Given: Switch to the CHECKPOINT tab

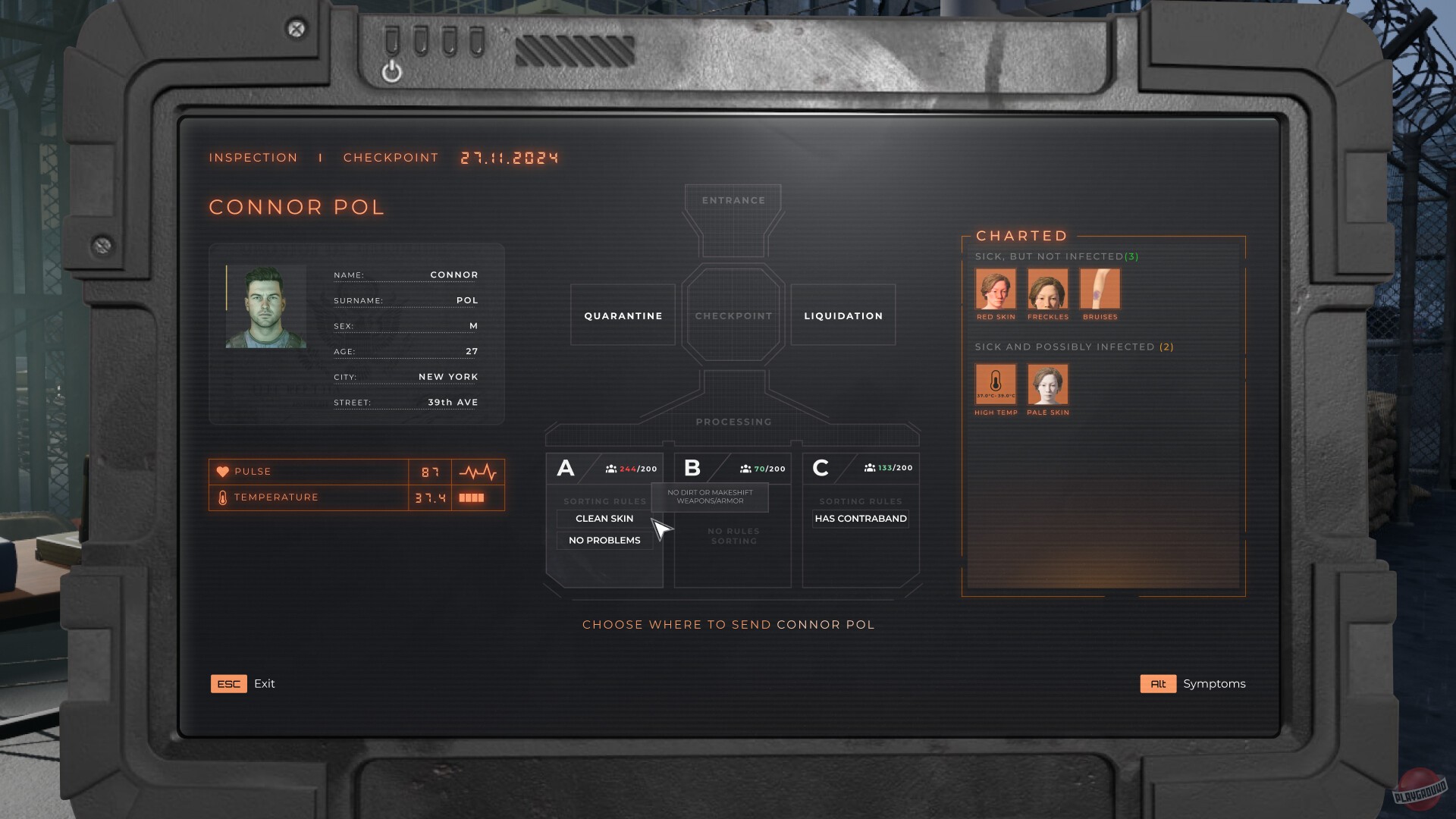Looking at the screenshot, I should [391, 157].
